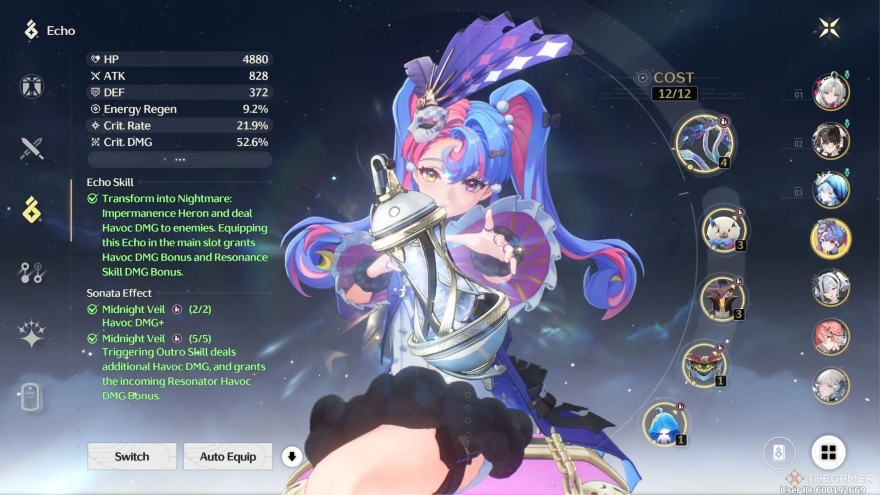Open the bottom tag-shaped sidebar tab

[x=32, y=396]
